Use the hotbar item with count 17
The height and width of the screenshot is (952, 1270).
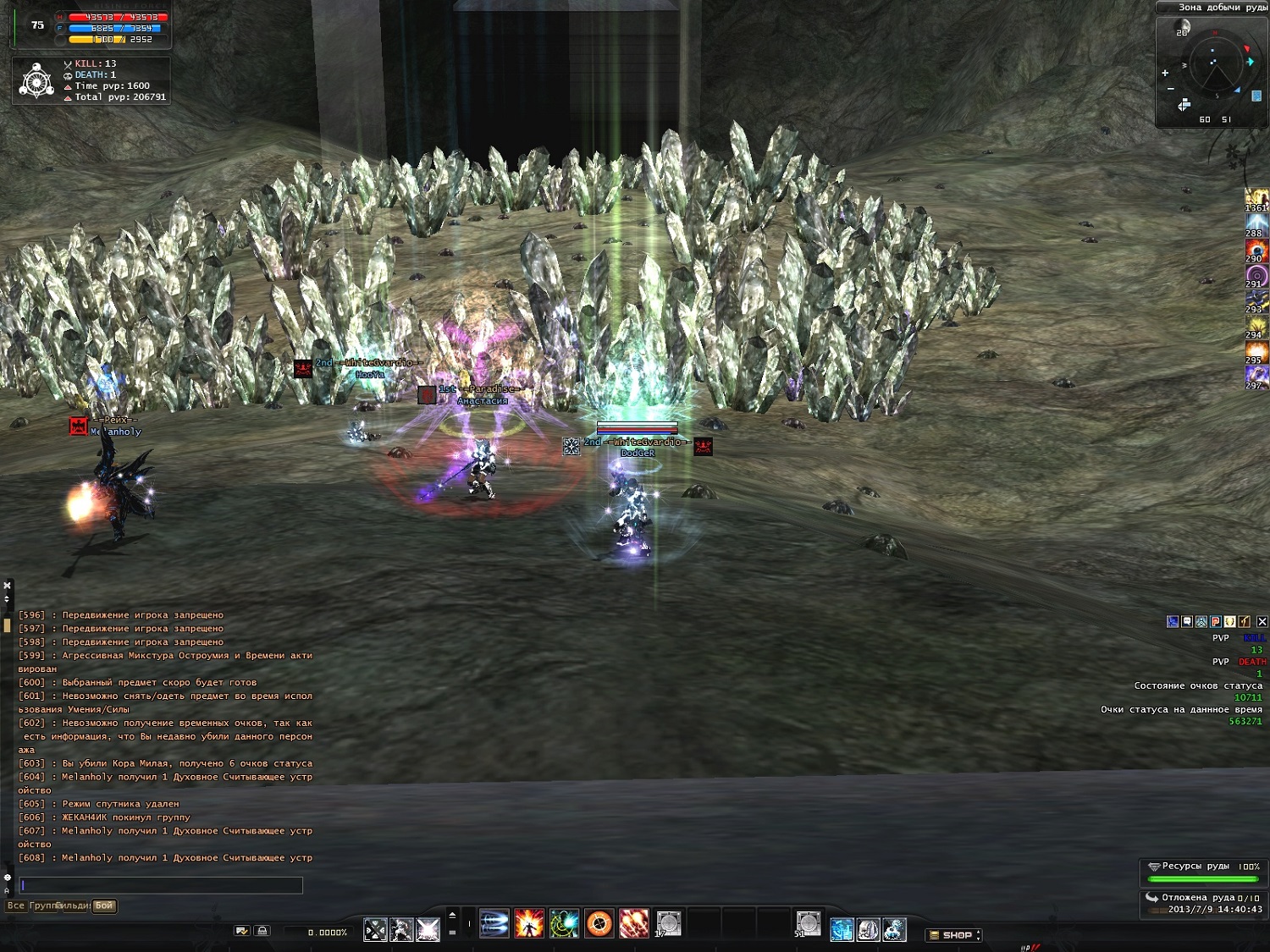coord(668,924)
